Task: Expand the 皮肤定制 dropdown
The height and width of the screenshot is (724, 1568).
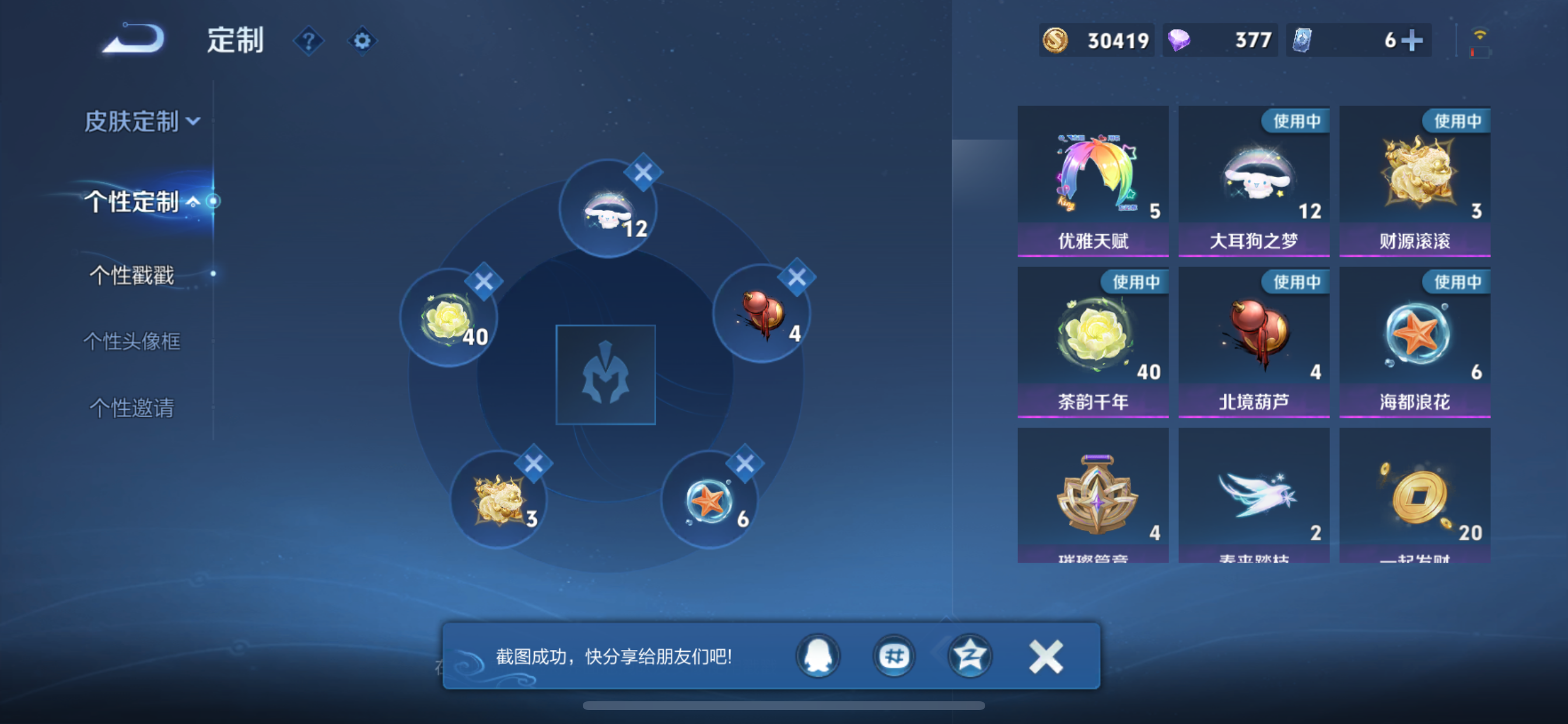Action: click(x=141, y=122)
